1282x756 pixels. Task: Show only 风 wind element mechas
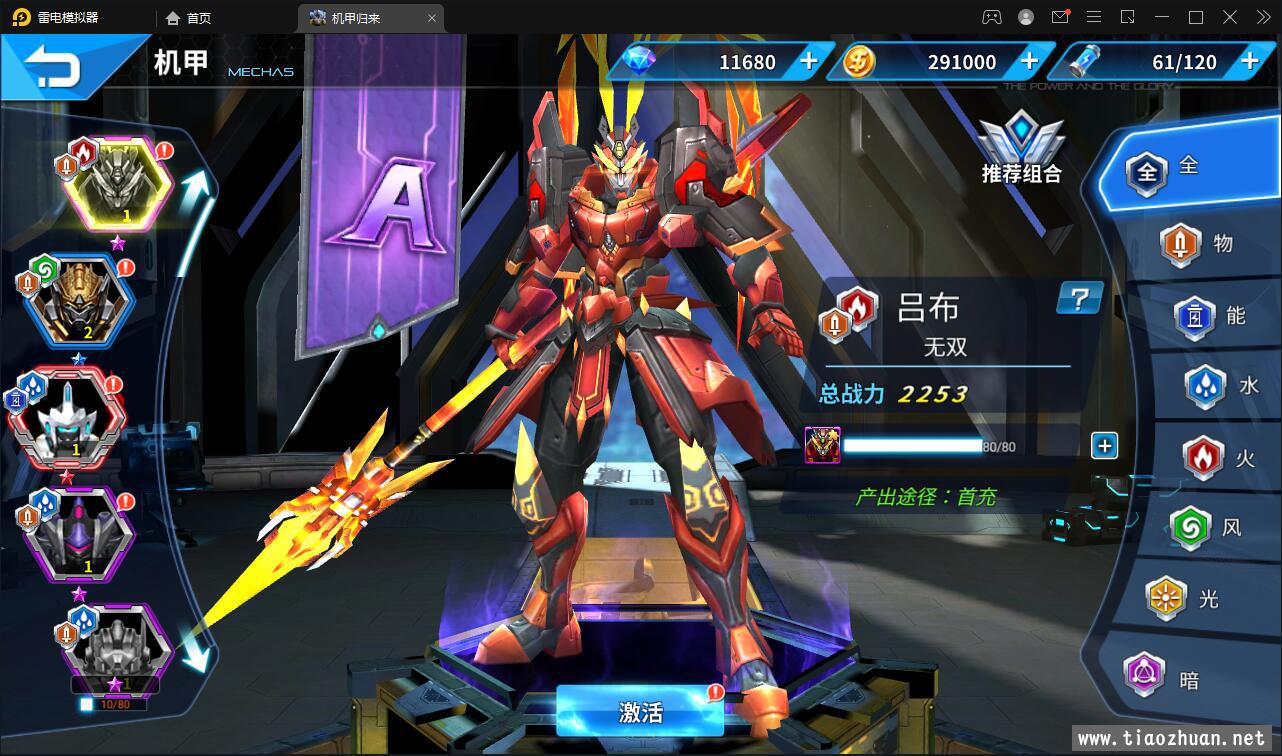point(1207,528)
